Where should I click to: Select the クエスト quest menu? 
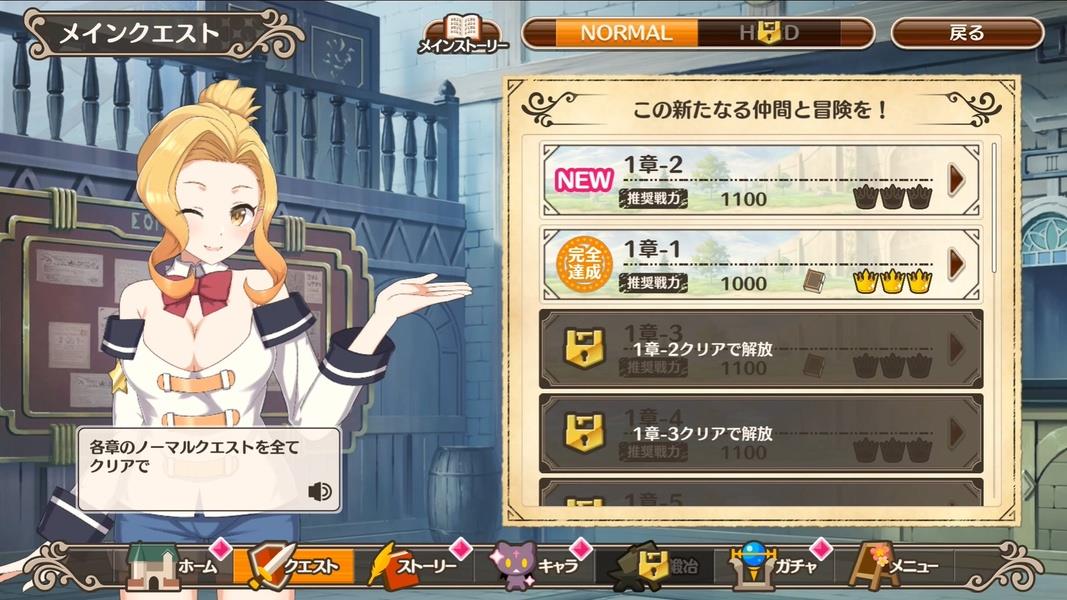[x=293, y=567]
